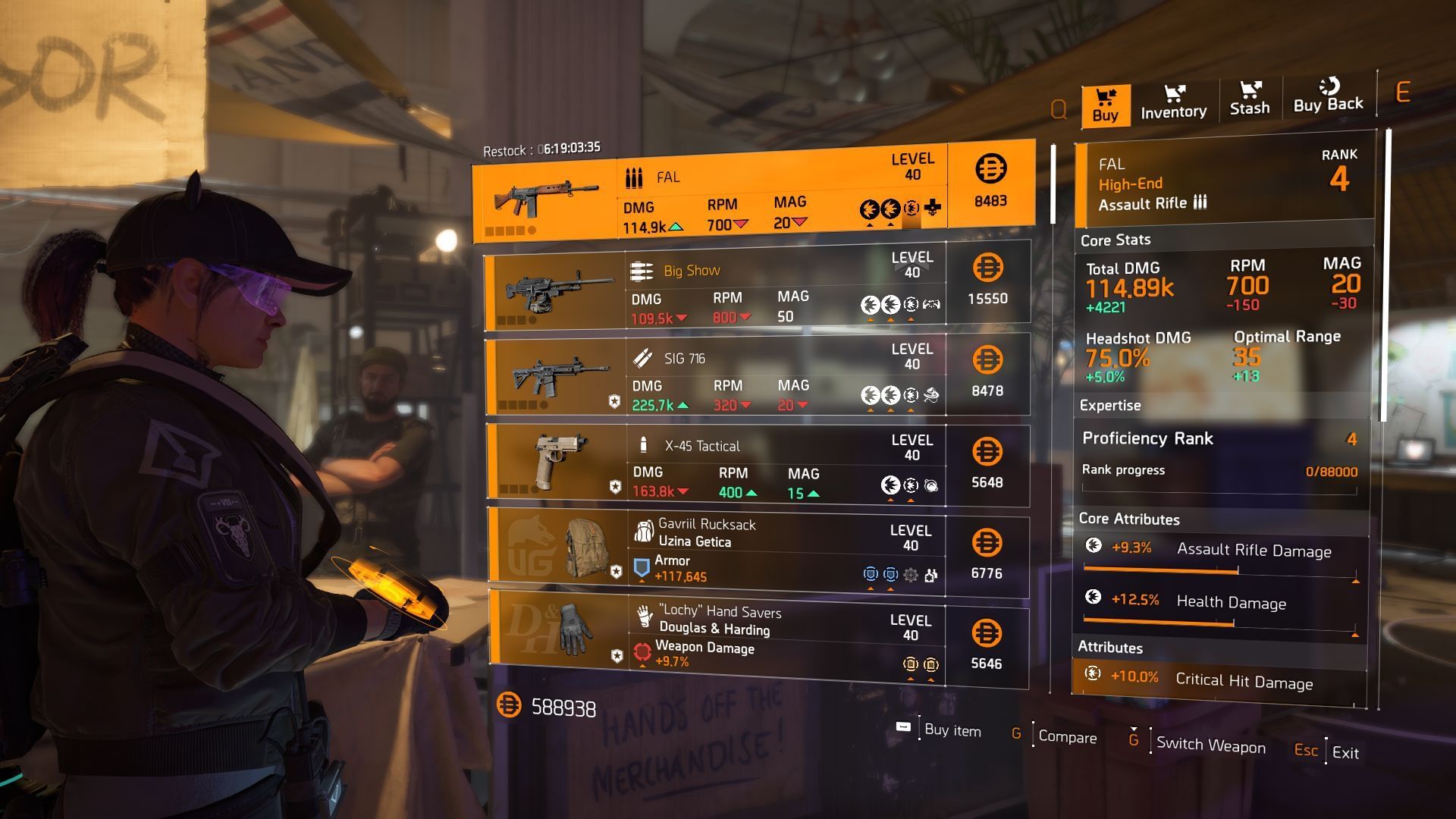The image size is (1456, 819).
Task: Open the Inventory tab
Action: click(x=1173, y=102)
